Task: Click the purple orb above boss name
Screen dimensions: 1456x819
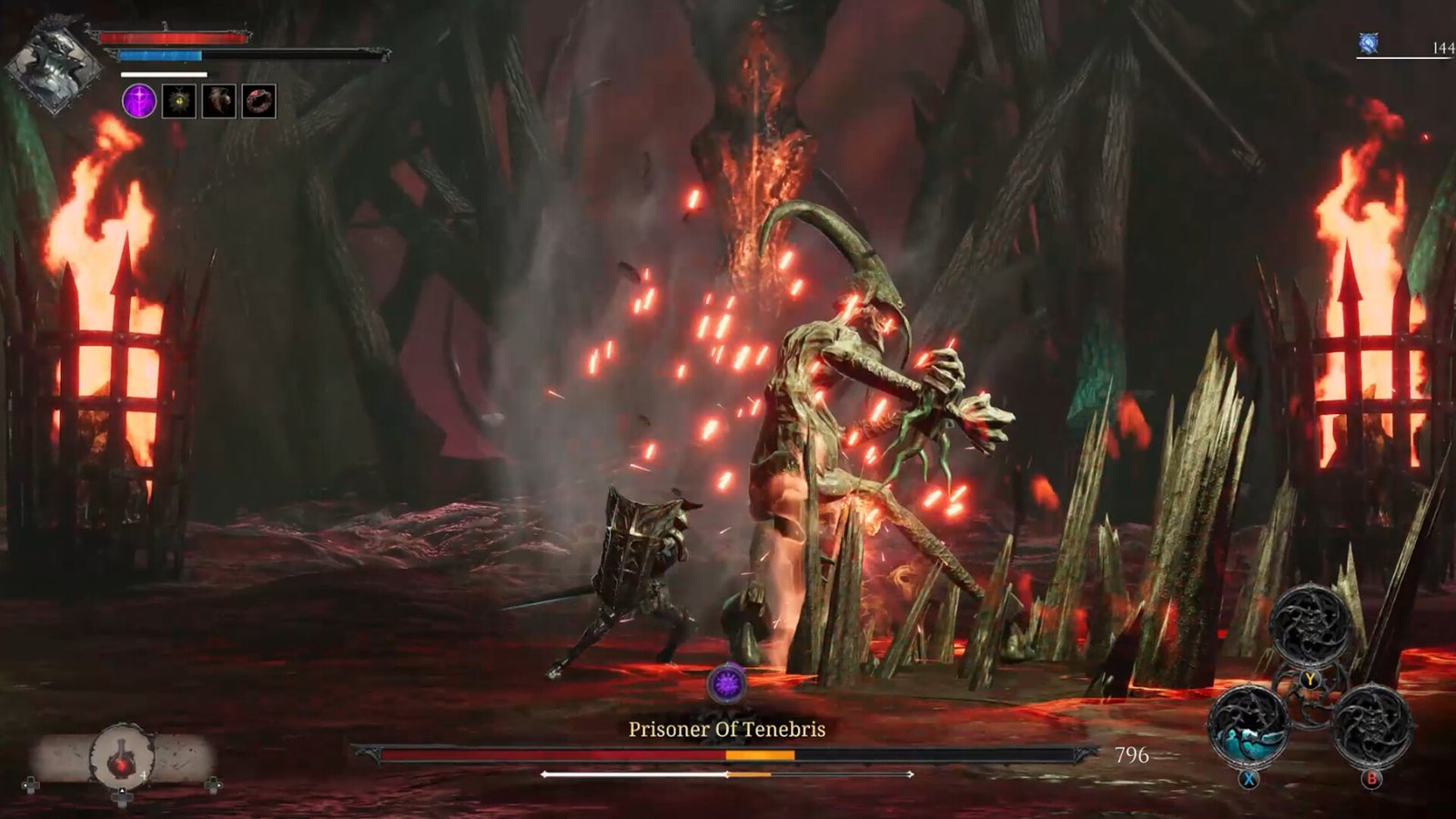Action: tap(727, 684)
